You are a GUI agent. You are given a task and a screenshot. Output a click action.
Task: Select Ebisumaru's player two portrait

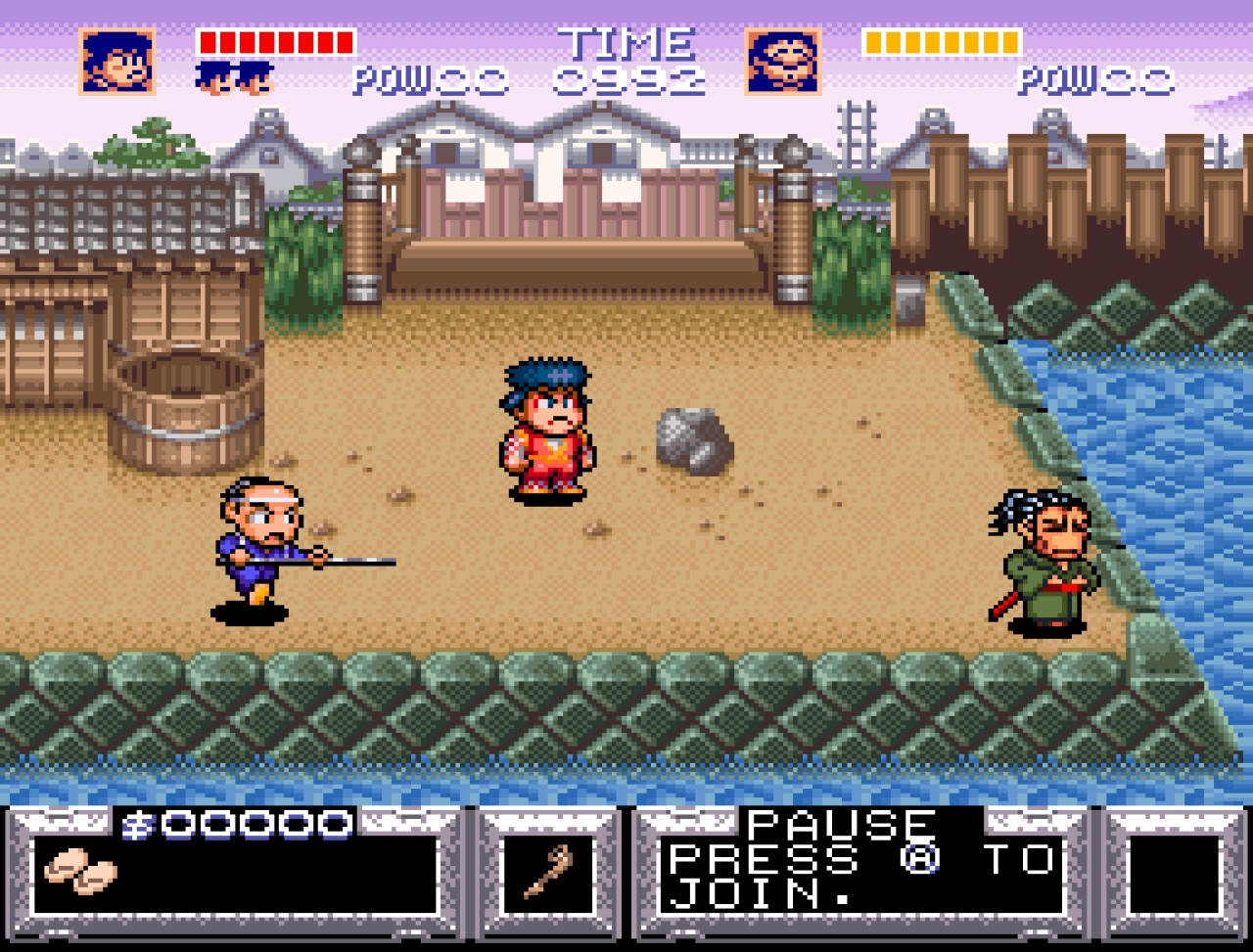782,61
